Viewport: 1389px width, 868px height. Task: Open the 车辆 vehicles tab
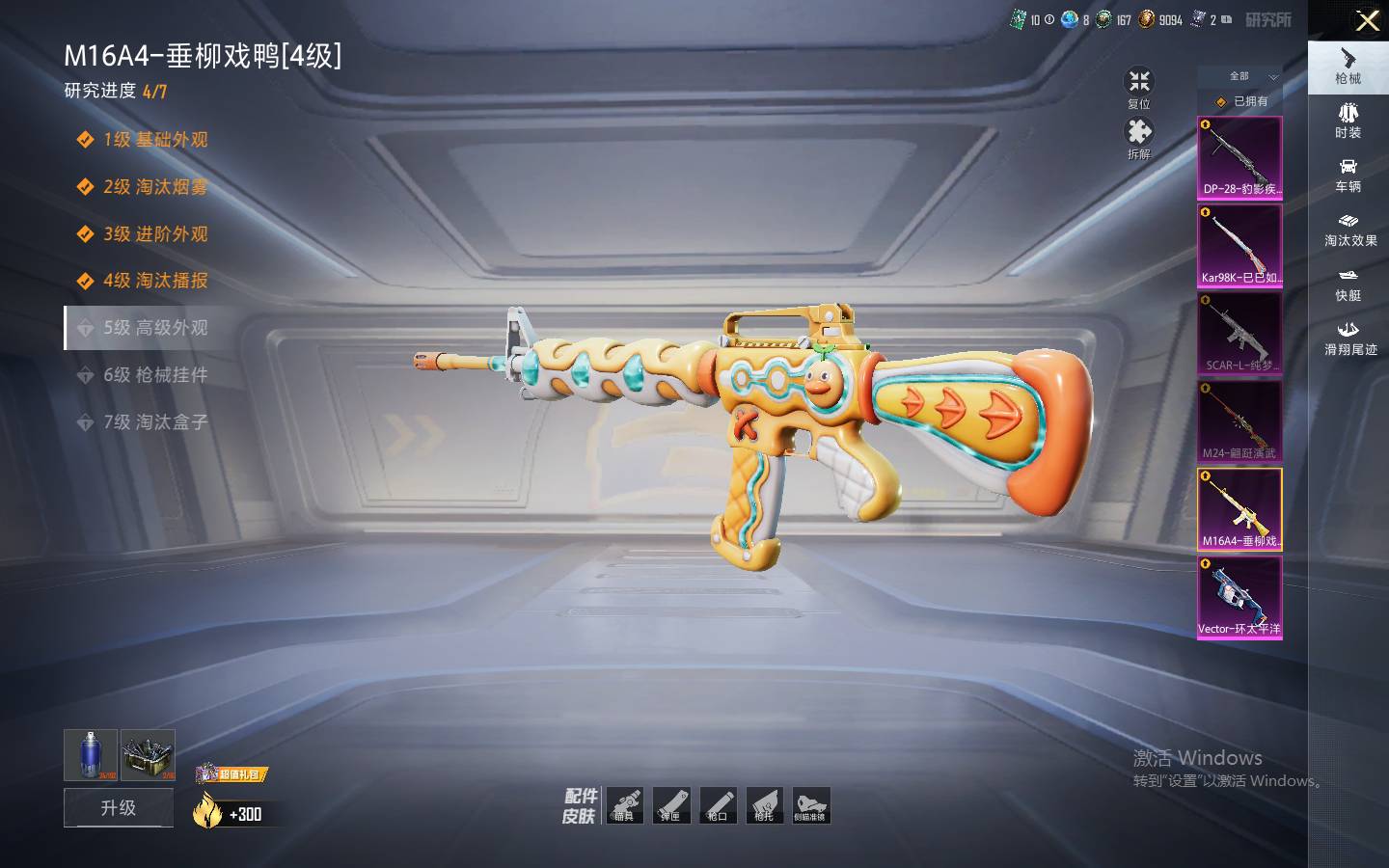click(1348, 175)
